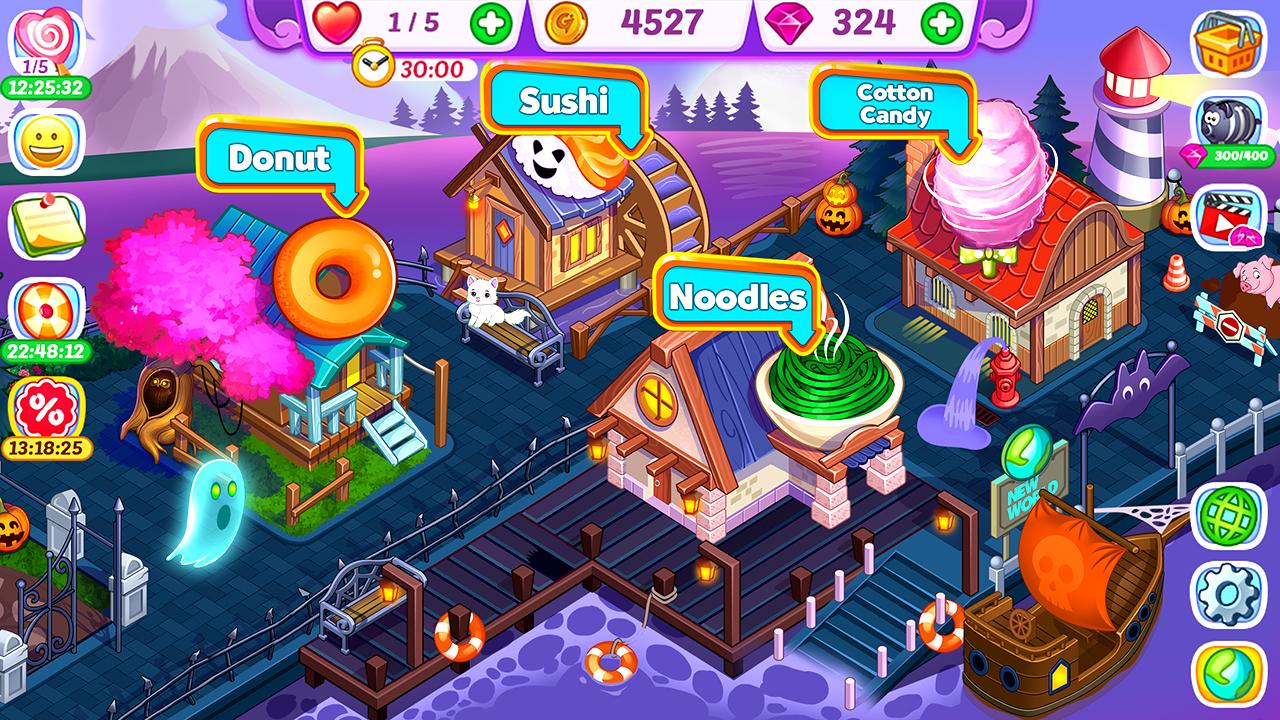Open the pinned notepad tasks
The height and width of the screenshot is (720, 1280).
tap(46, 225)
